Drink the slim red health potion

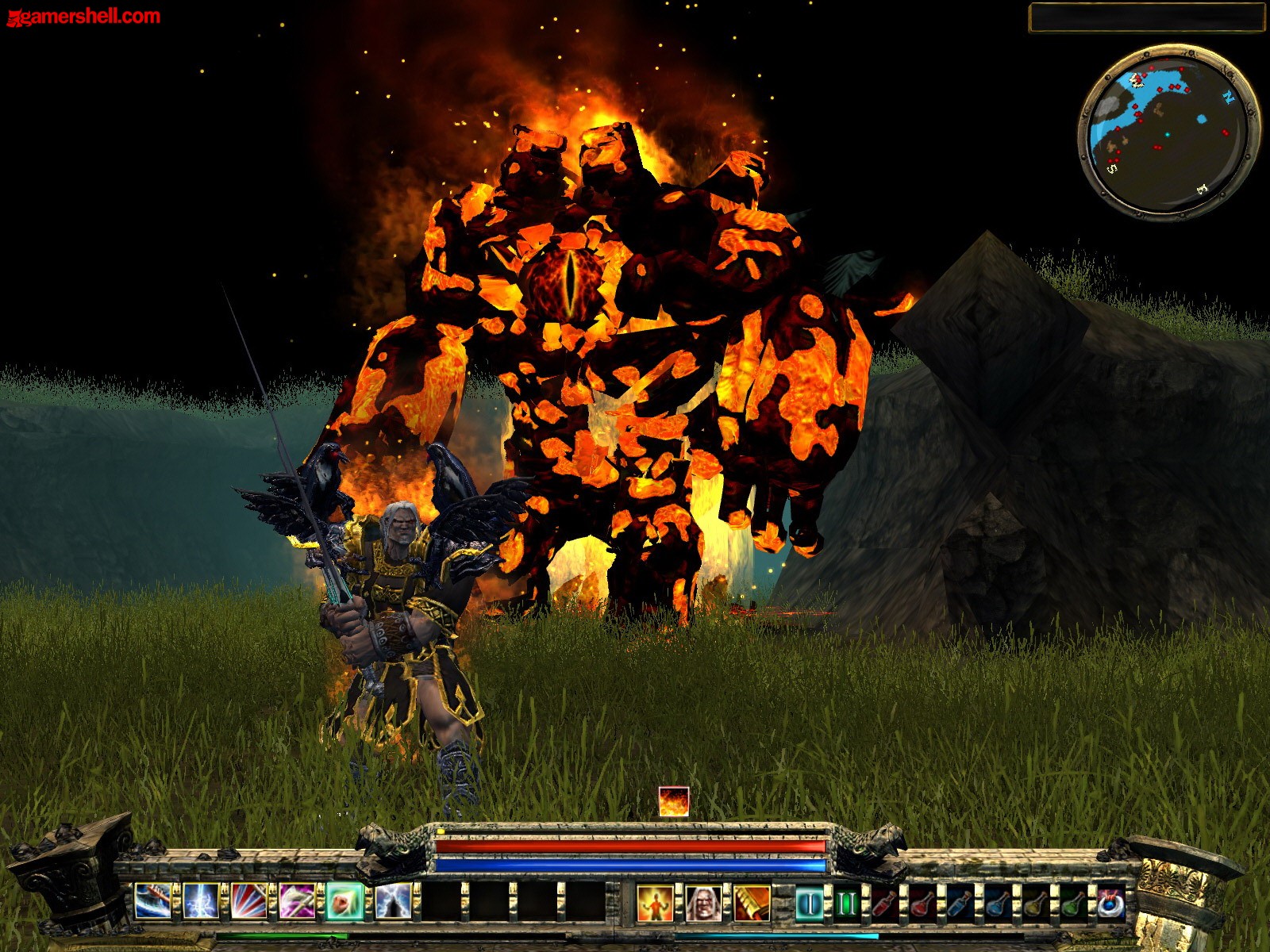pos(885,904)
